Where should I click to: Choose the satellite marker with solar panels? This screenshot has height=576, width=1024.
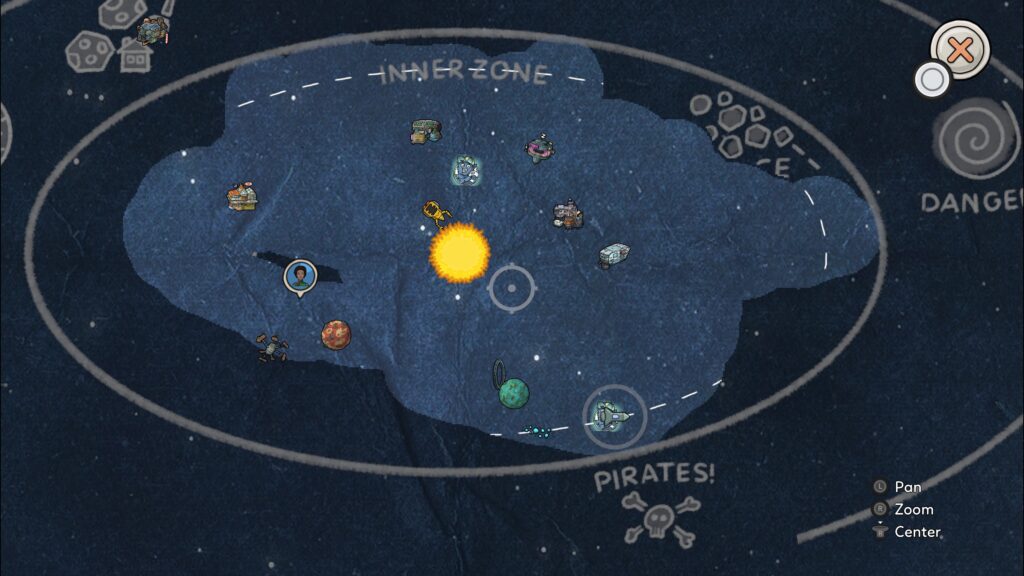coord(271,347)
